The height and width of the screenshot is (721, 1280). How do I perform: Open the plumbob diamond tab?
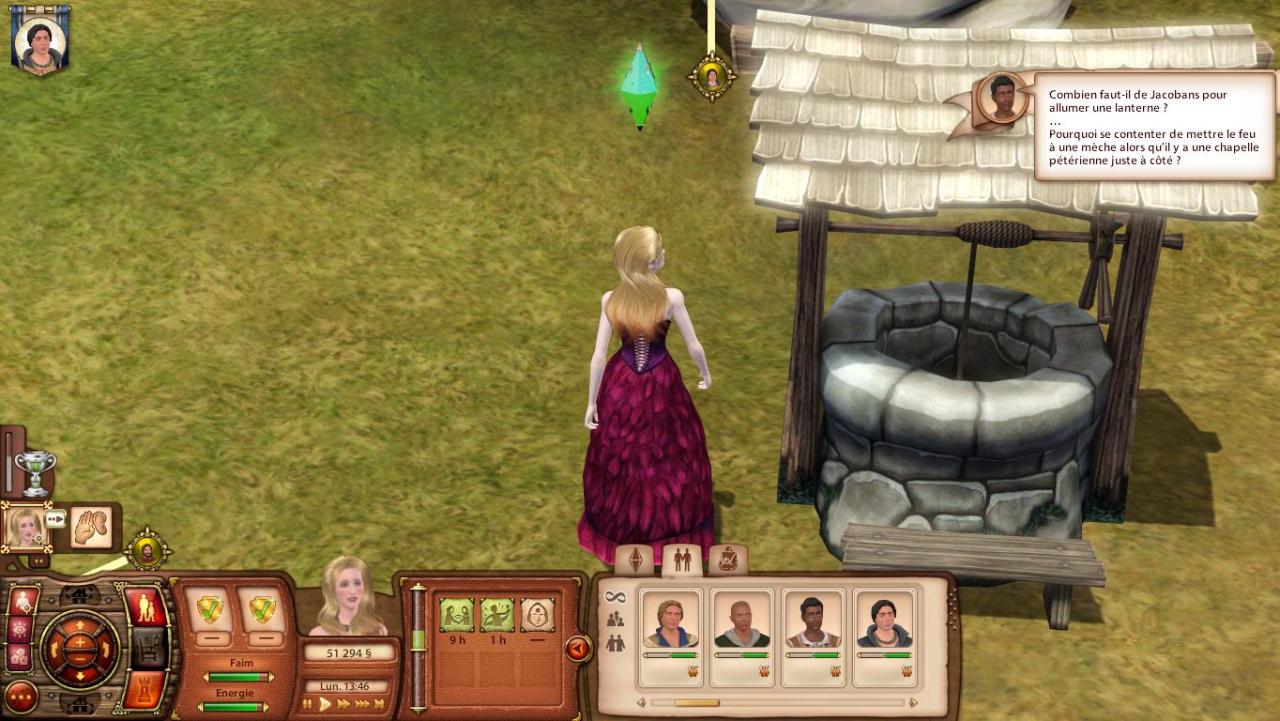635,560
